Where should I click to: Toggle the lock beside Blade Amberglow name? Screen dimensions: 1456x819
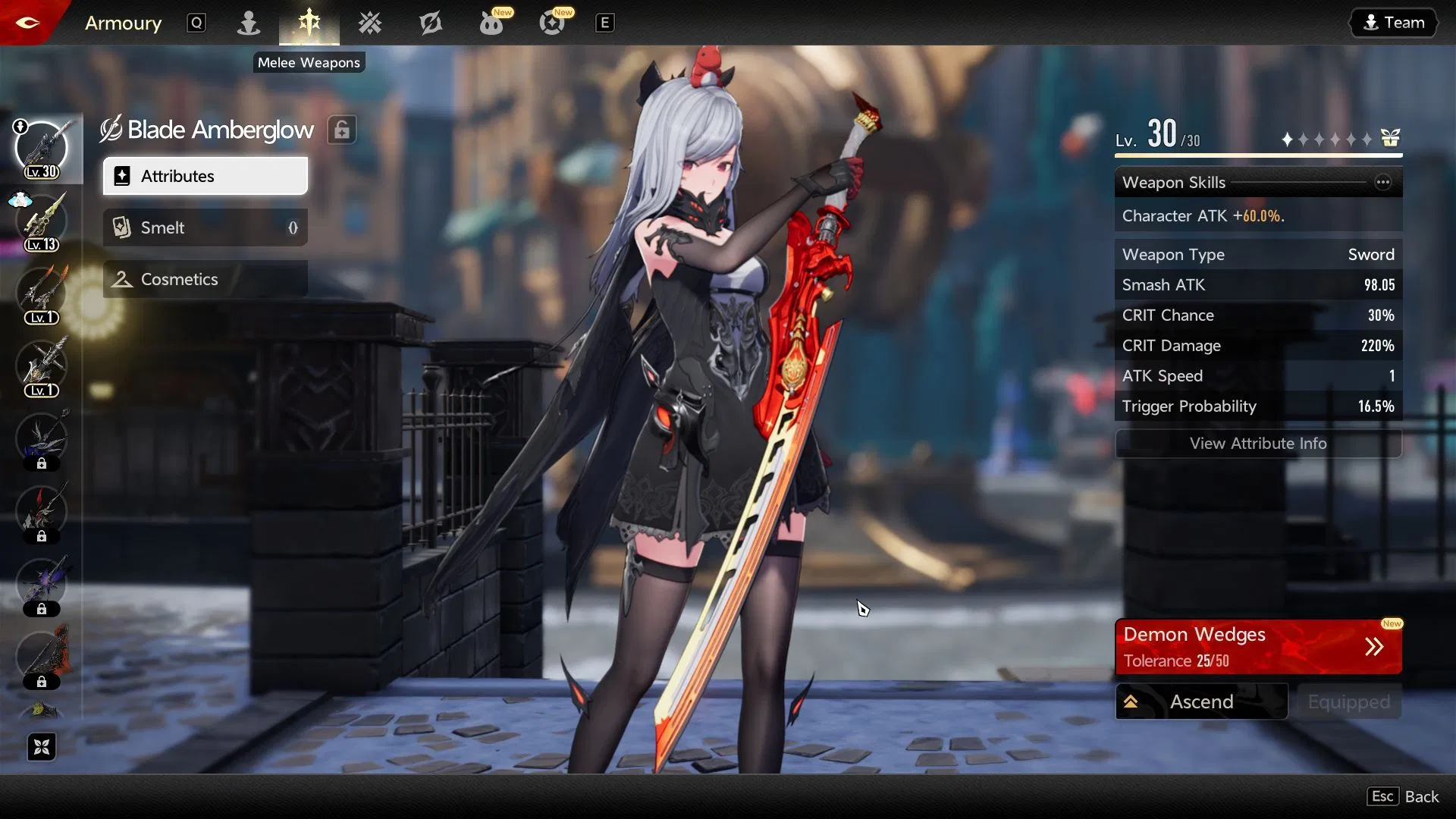pos(342,129)
